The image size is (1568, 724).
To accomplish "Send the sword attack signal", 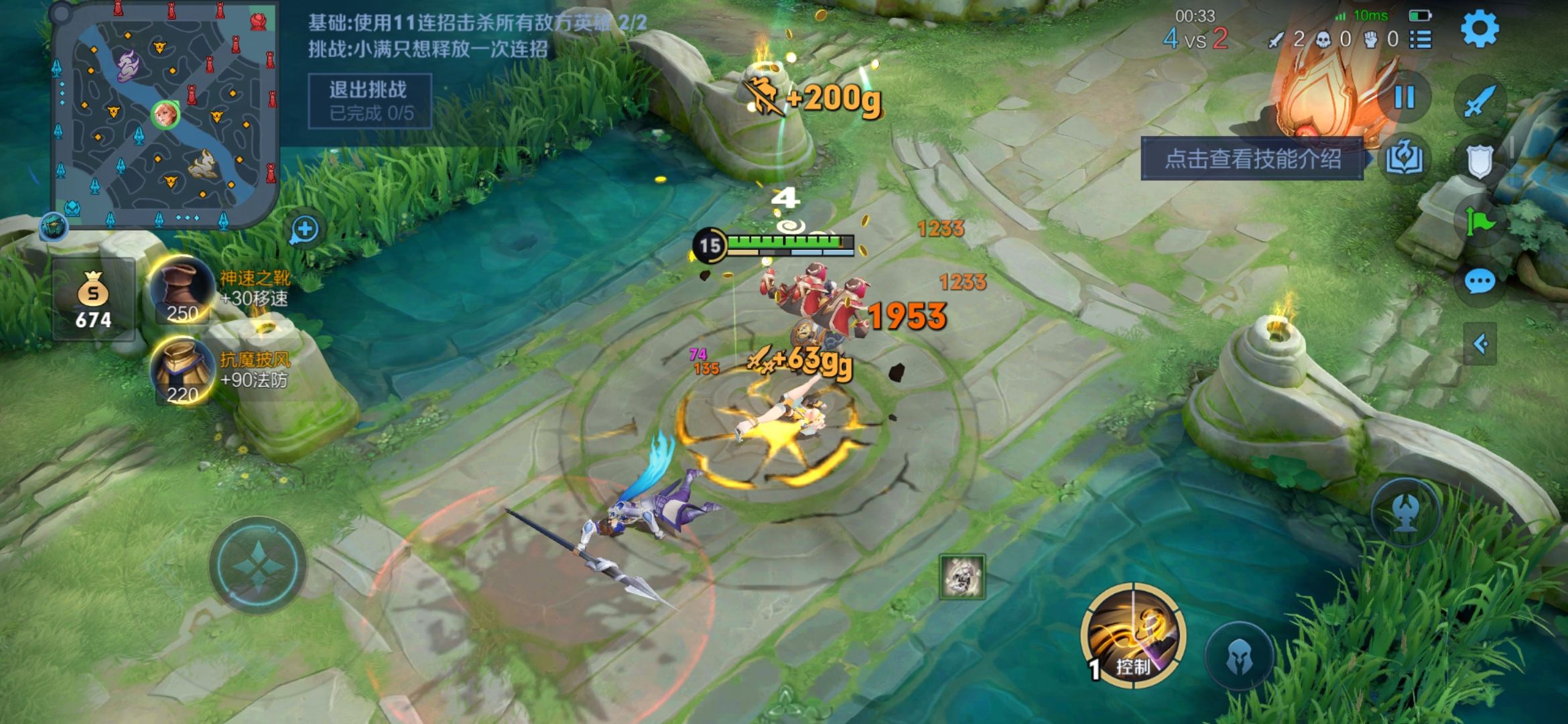I will pyautogui.click(x=1479, y=101).
